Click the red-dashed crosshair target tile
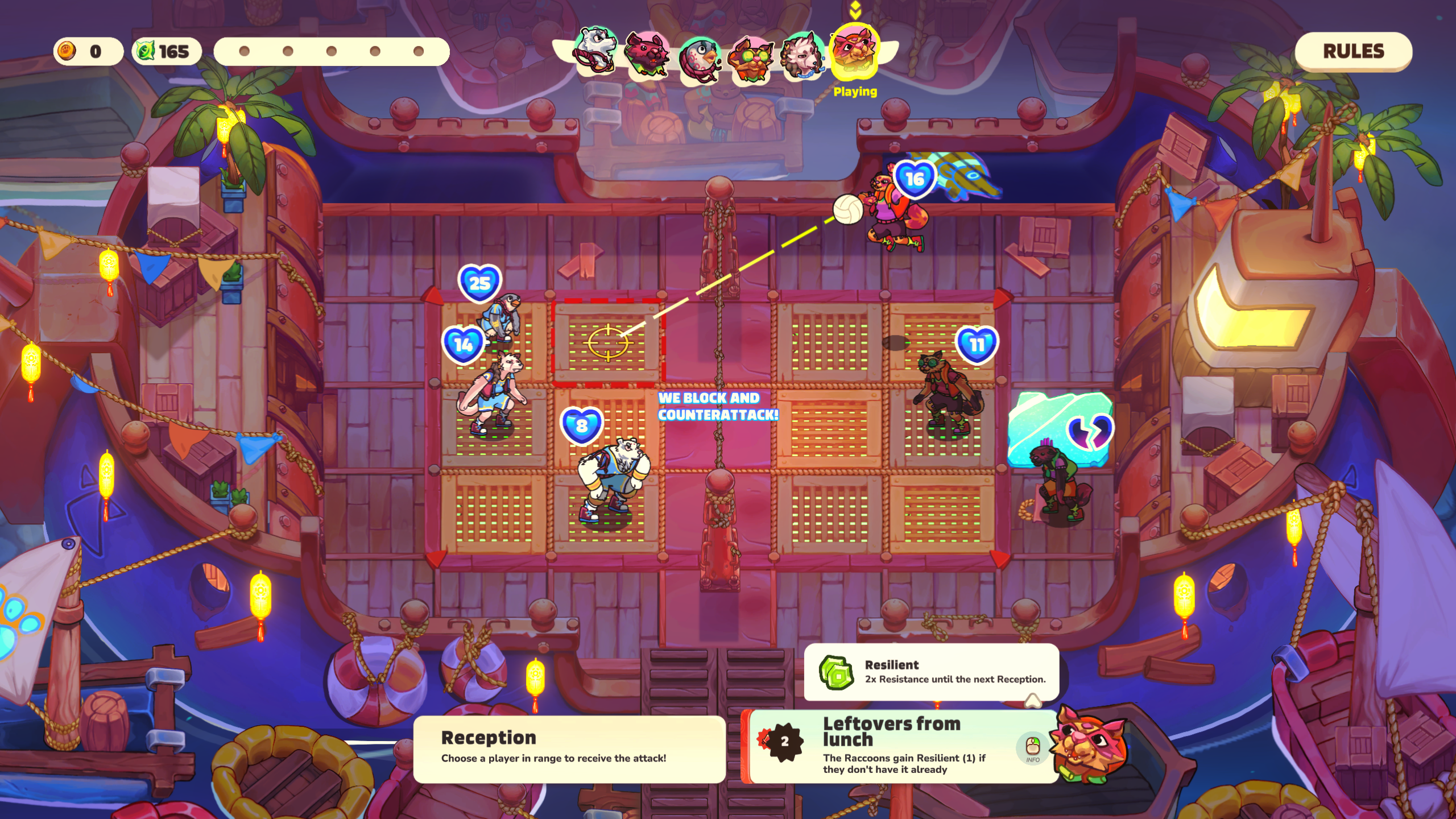The height and width of the screenshot is (819, 1456). 607,342
